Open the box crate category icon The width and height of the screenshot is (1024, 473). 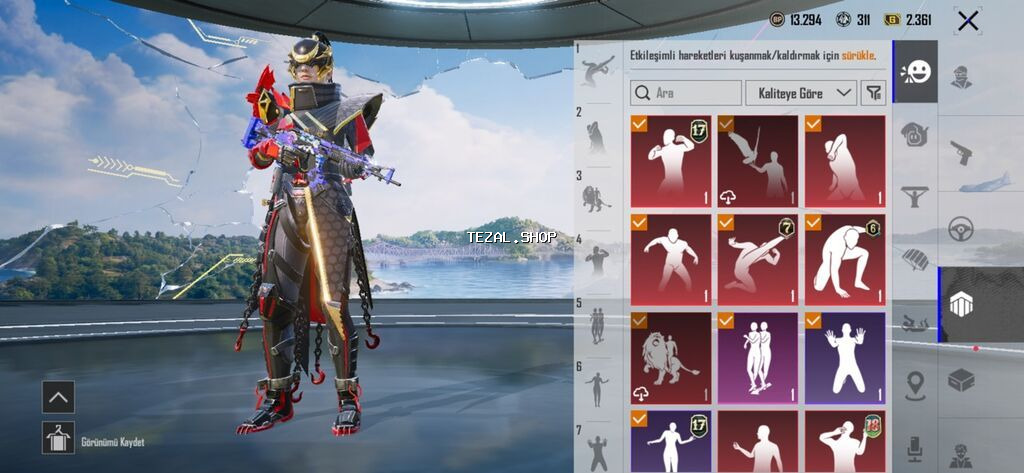(x=961, y=380)
